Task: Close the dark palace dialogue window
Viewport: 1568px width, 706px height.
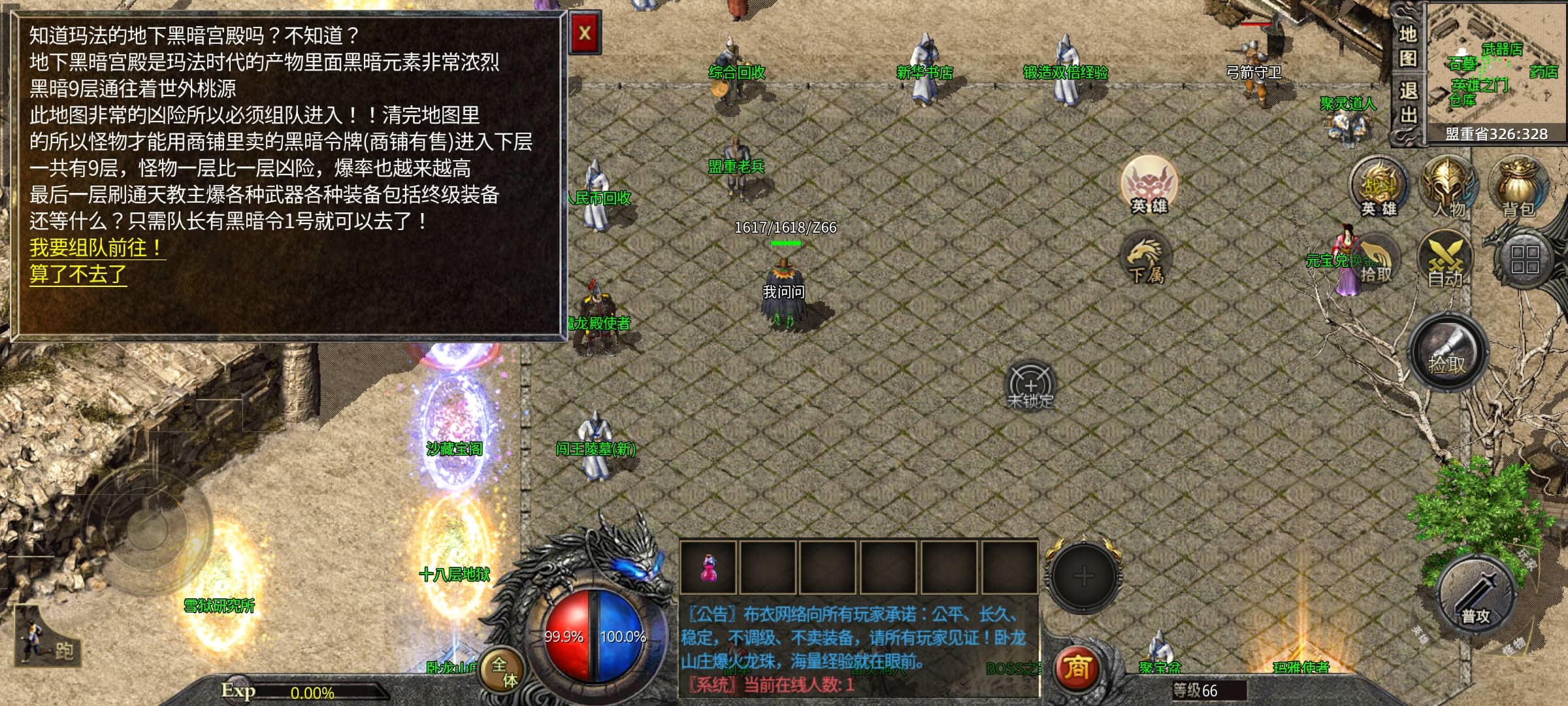Action: (x=584, y=33)
